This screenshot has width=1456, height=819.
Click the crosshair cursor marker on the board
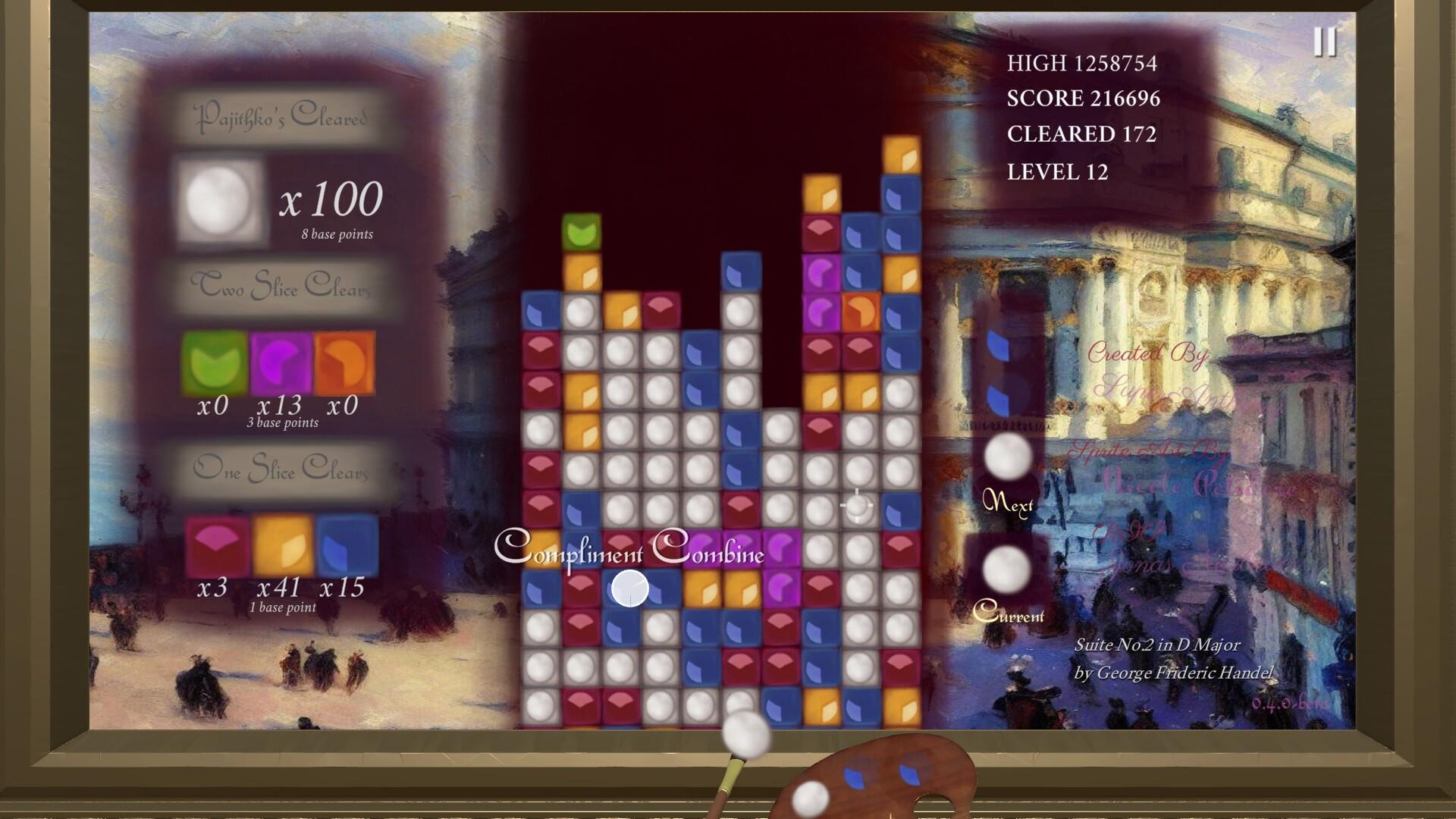(x=855, y=506)
